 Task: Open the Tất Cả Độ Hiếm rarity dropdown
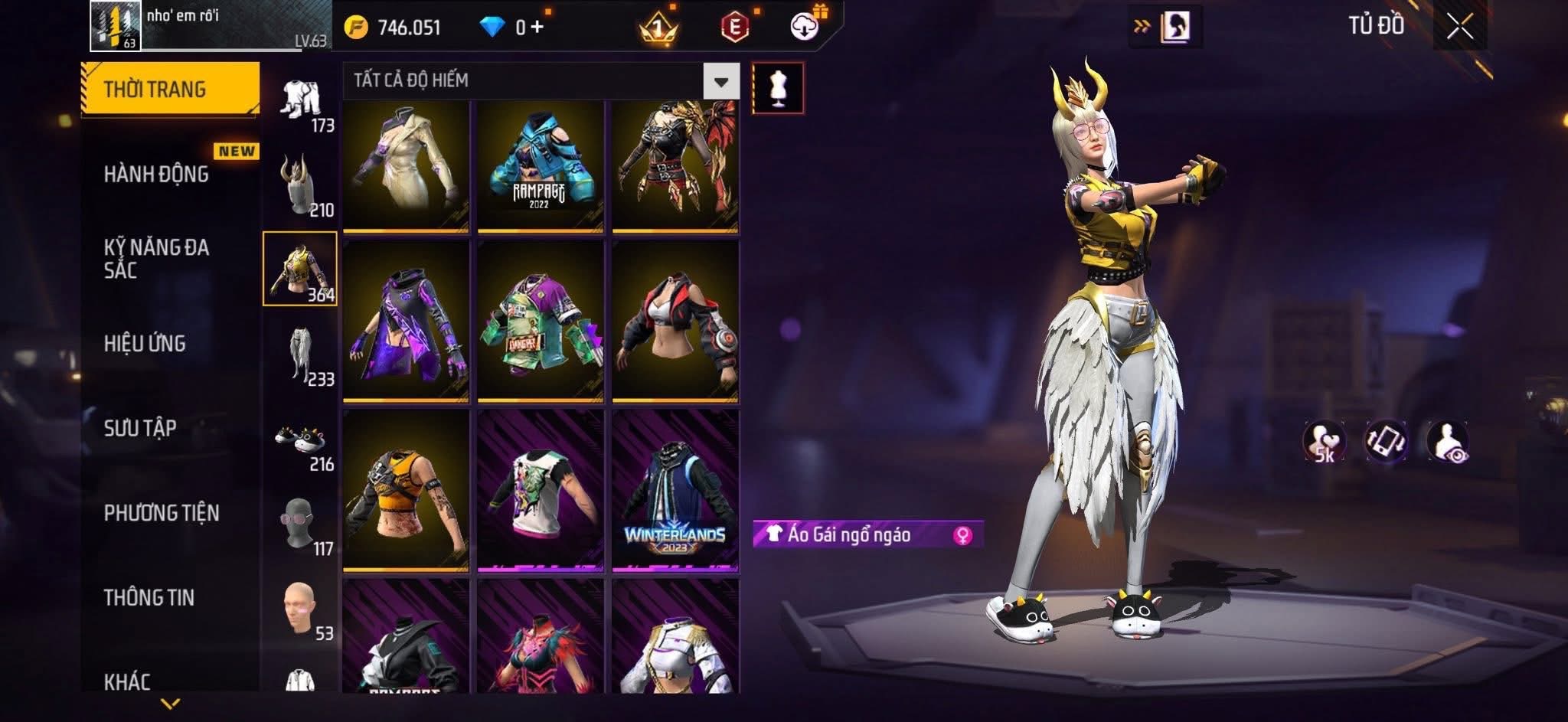pyautogui.click(x=720, y=81)
